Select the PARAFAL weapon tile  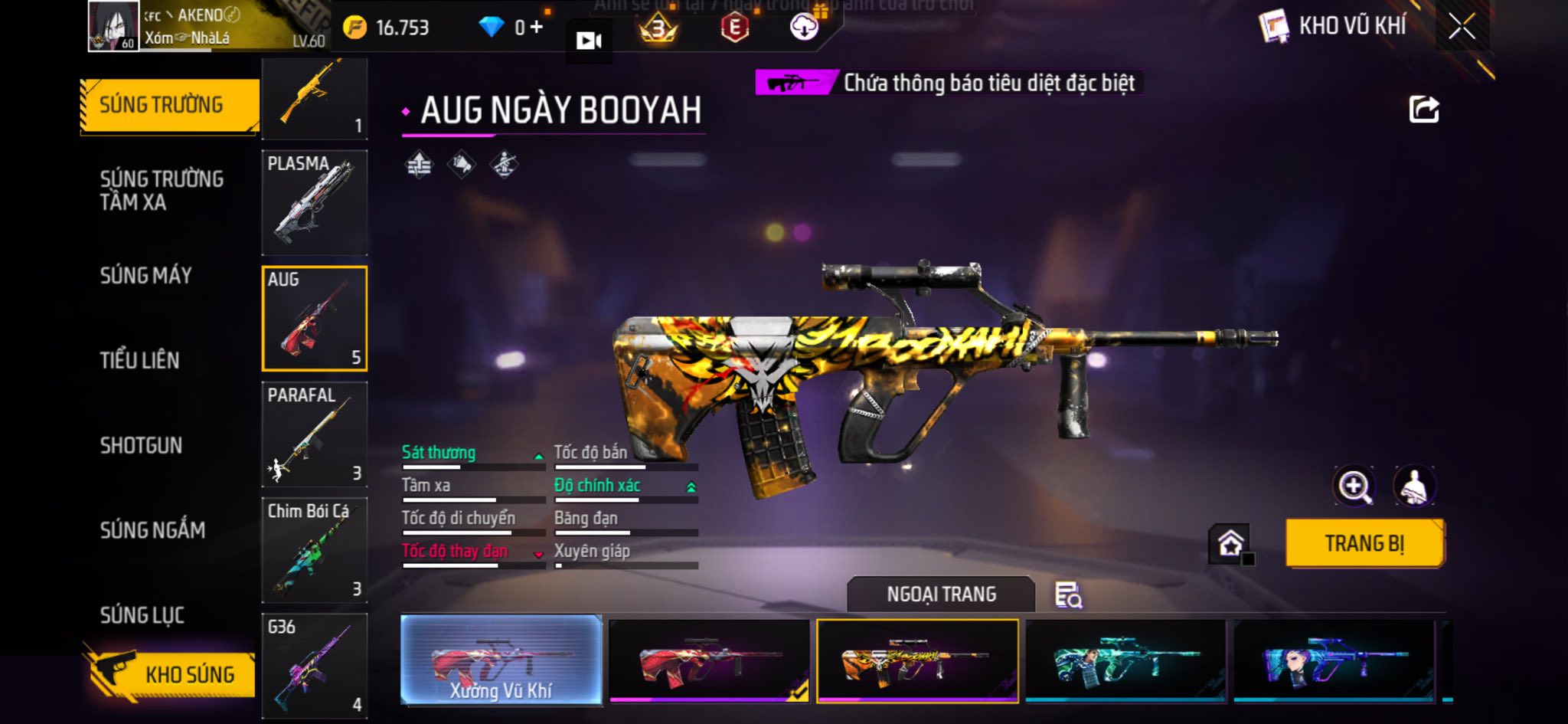pyautogui.click(x=315, y=434)
